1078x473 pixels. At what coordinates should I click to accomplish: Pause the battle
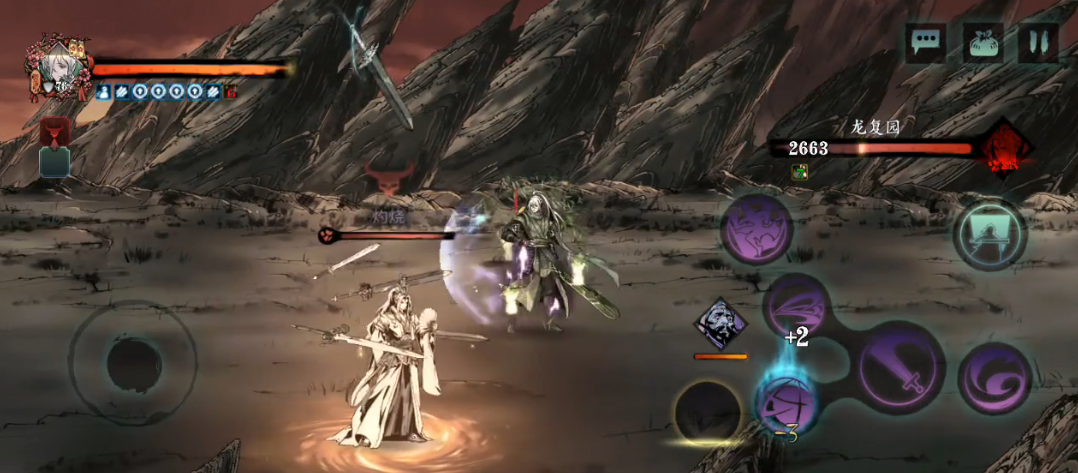1038,42
